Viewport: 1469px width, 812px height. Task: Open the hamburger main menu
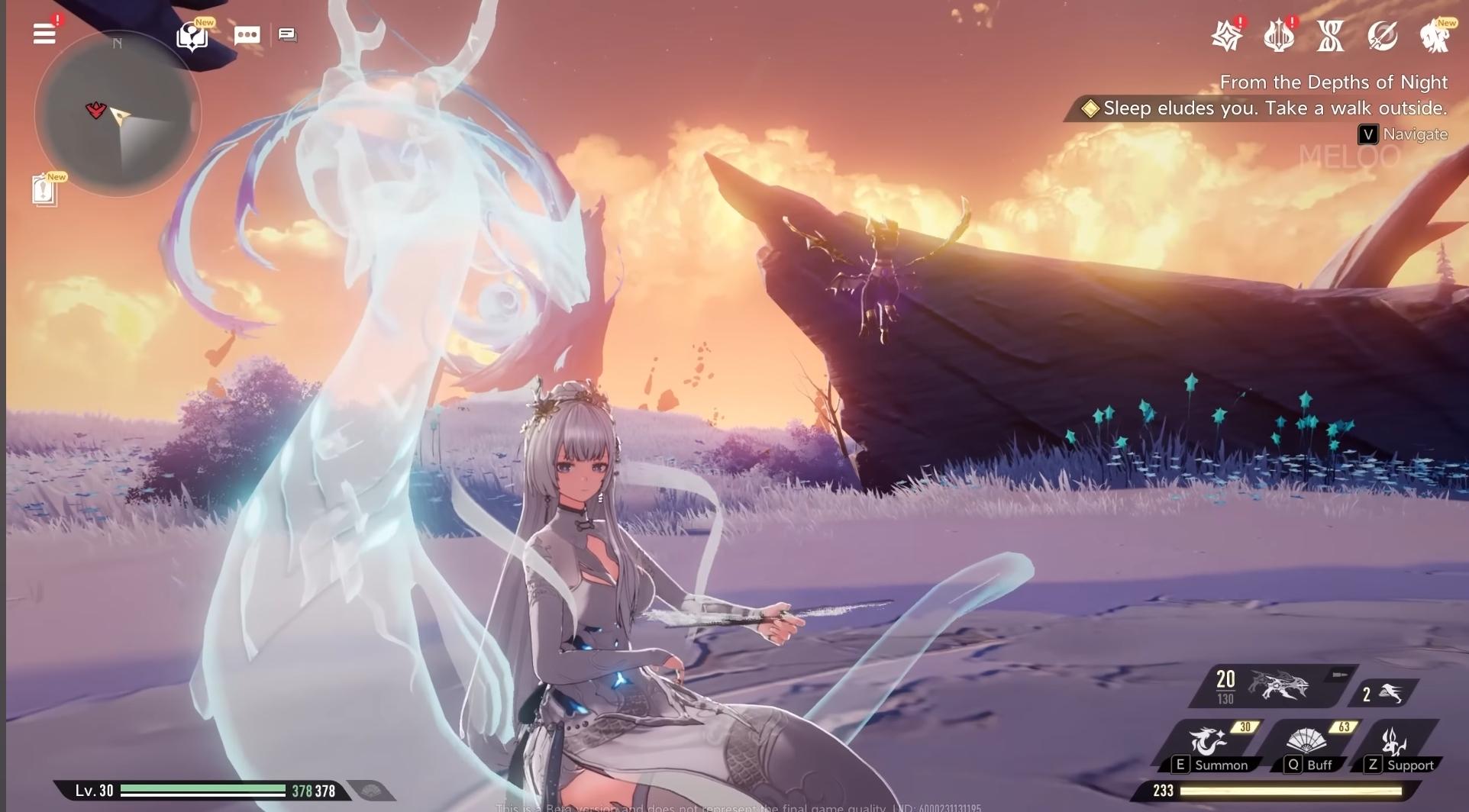44,34
